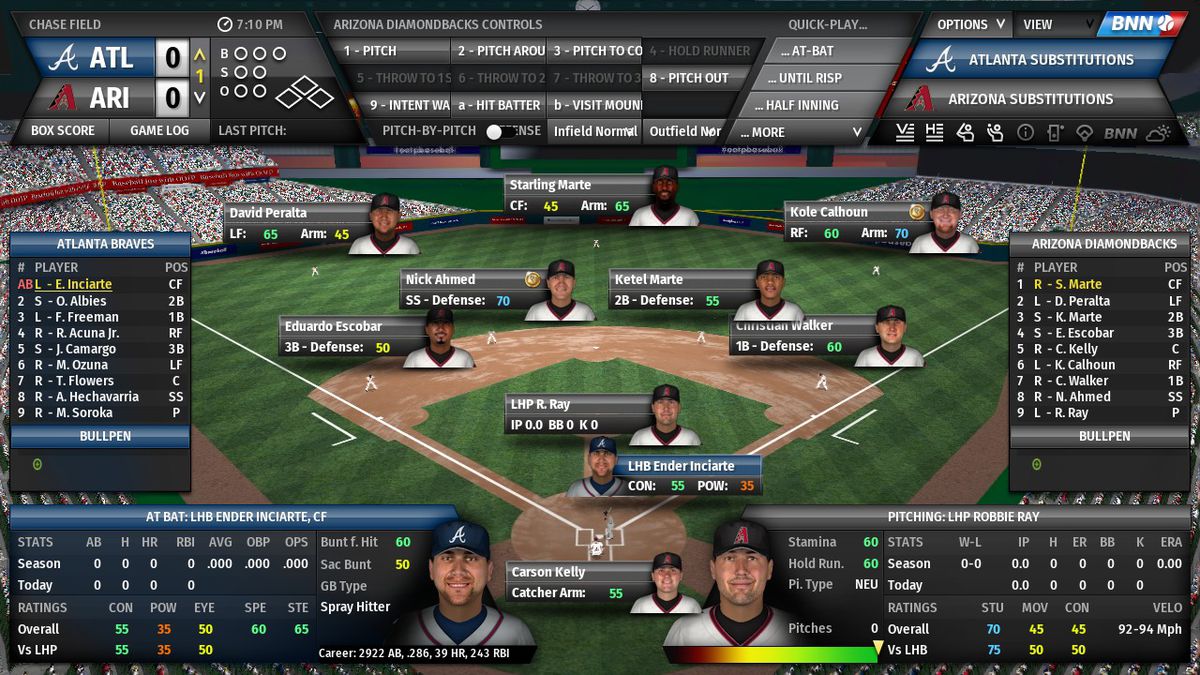Open the Game Log
Viewport: 1200px width, 675px height.
pos(159,130)
